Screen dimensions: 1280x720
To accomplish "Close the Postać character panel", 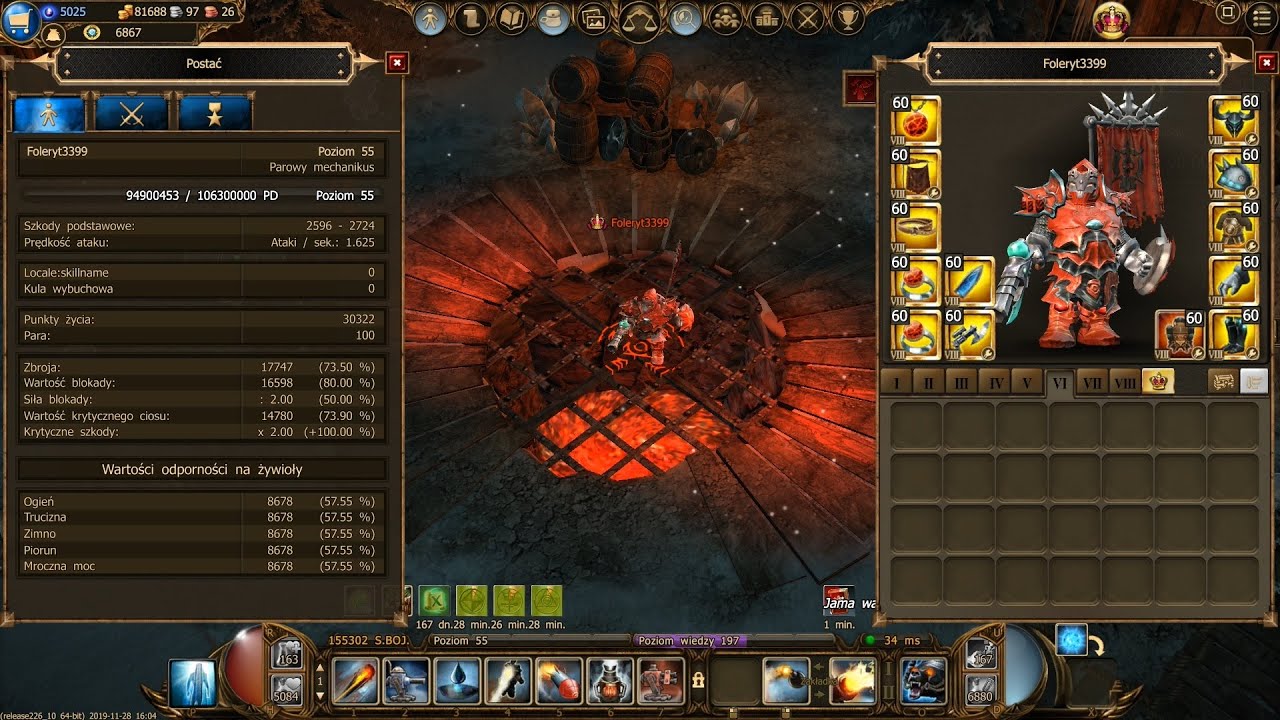I will [397, 63].
